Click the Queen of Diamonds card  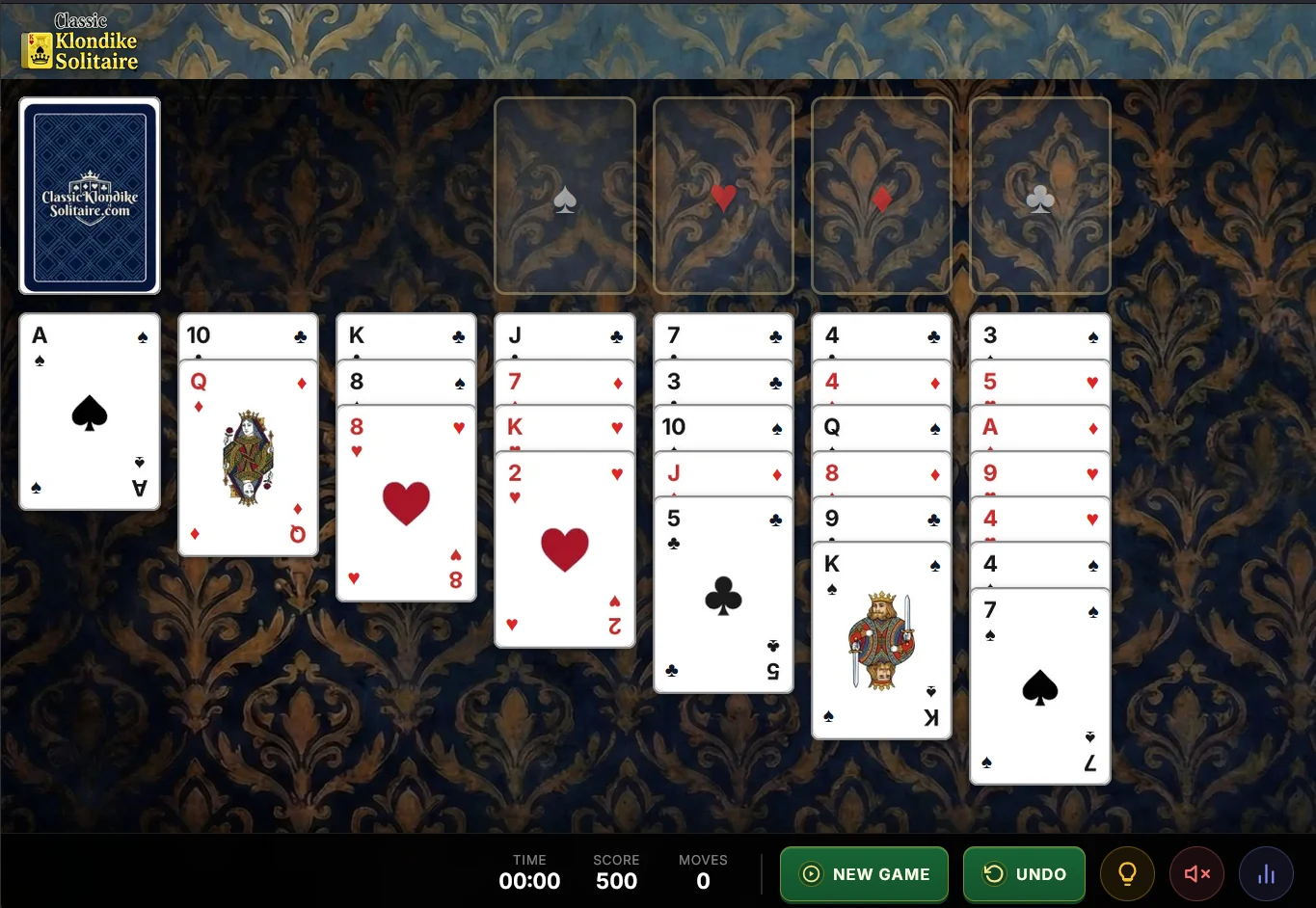[x=248, y=458]
